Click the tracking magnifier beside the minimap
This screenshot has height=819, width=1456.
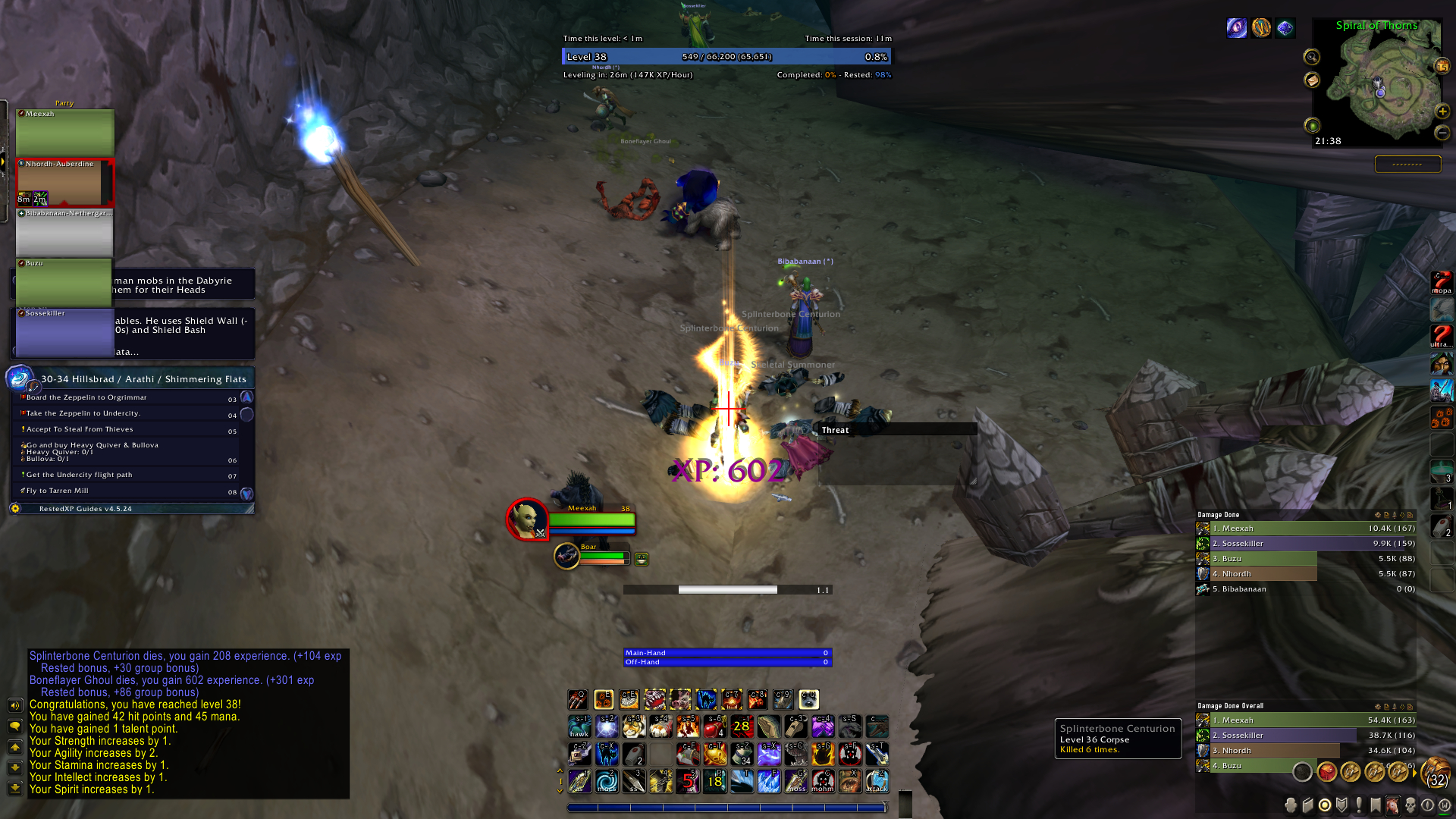tap(1312, 57)
